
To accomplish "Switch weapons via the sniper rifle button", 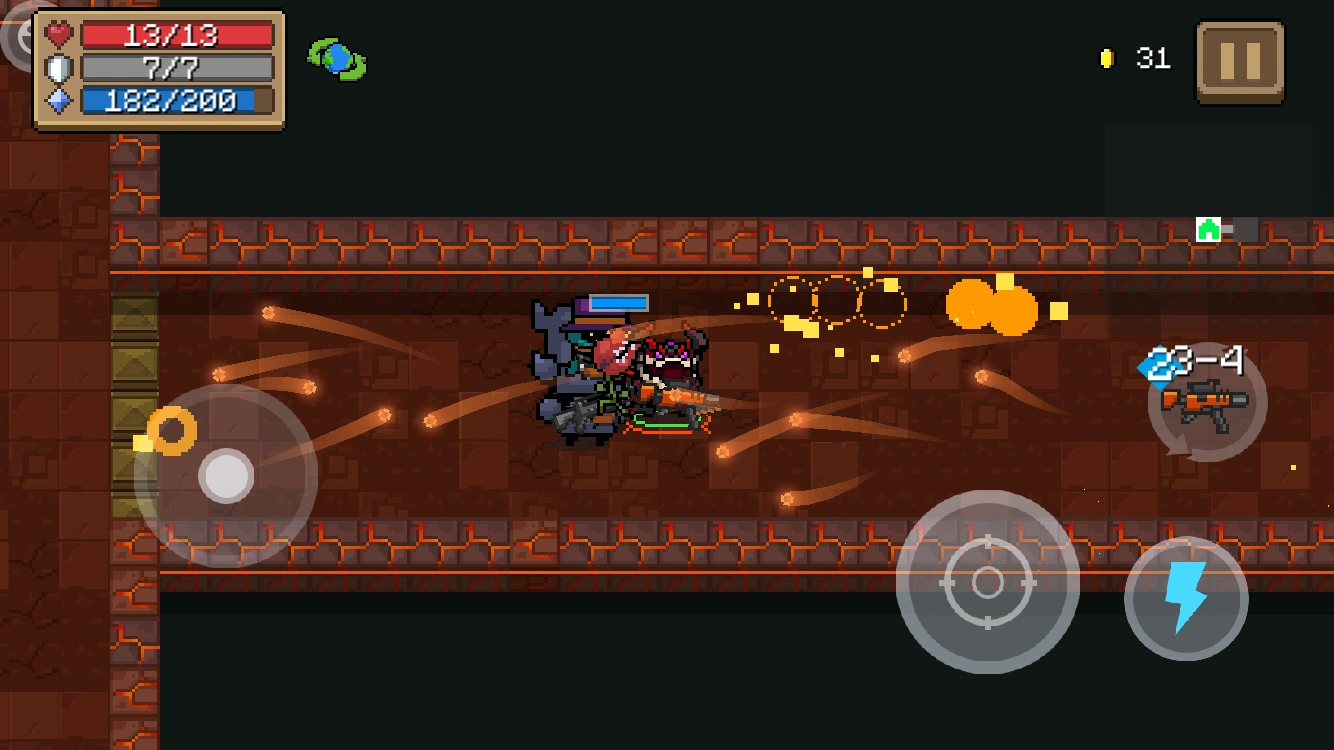I will (x=1205, y=403).
